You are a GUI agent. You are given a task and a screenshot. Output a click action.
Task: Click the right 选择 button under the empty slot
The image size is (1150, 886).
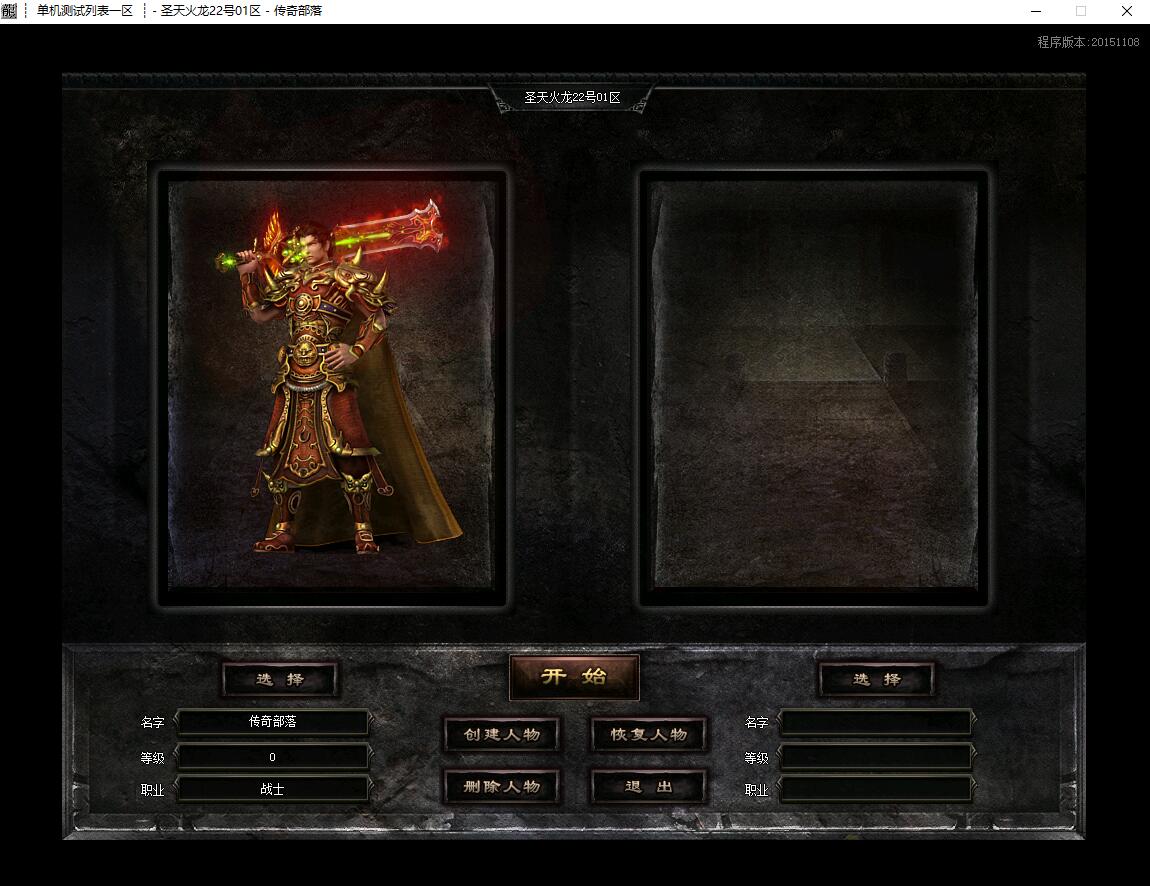click(x=876, y=680)
